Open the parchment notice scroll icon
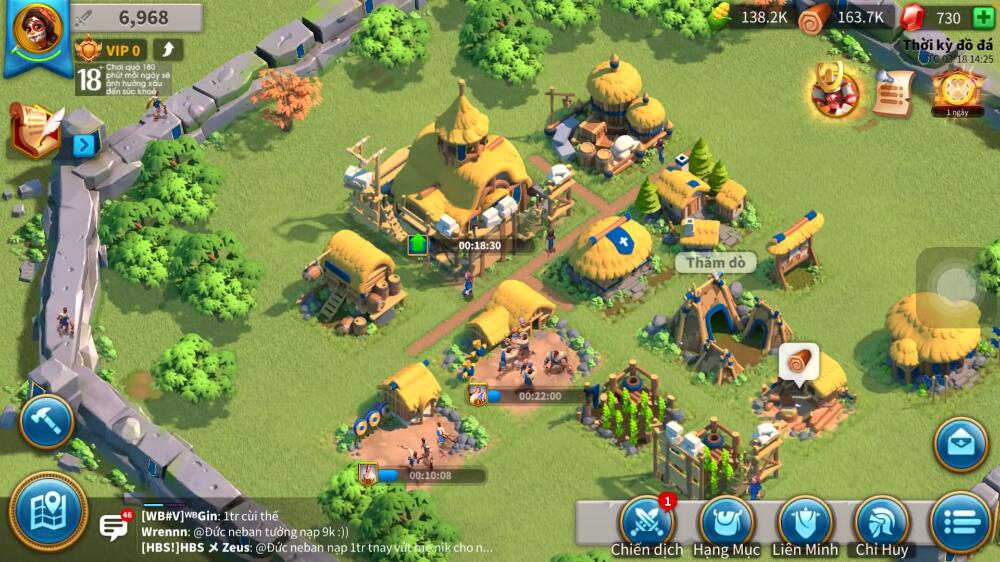Viewport: 1000px width, 562px height. [x=893, y=91]
